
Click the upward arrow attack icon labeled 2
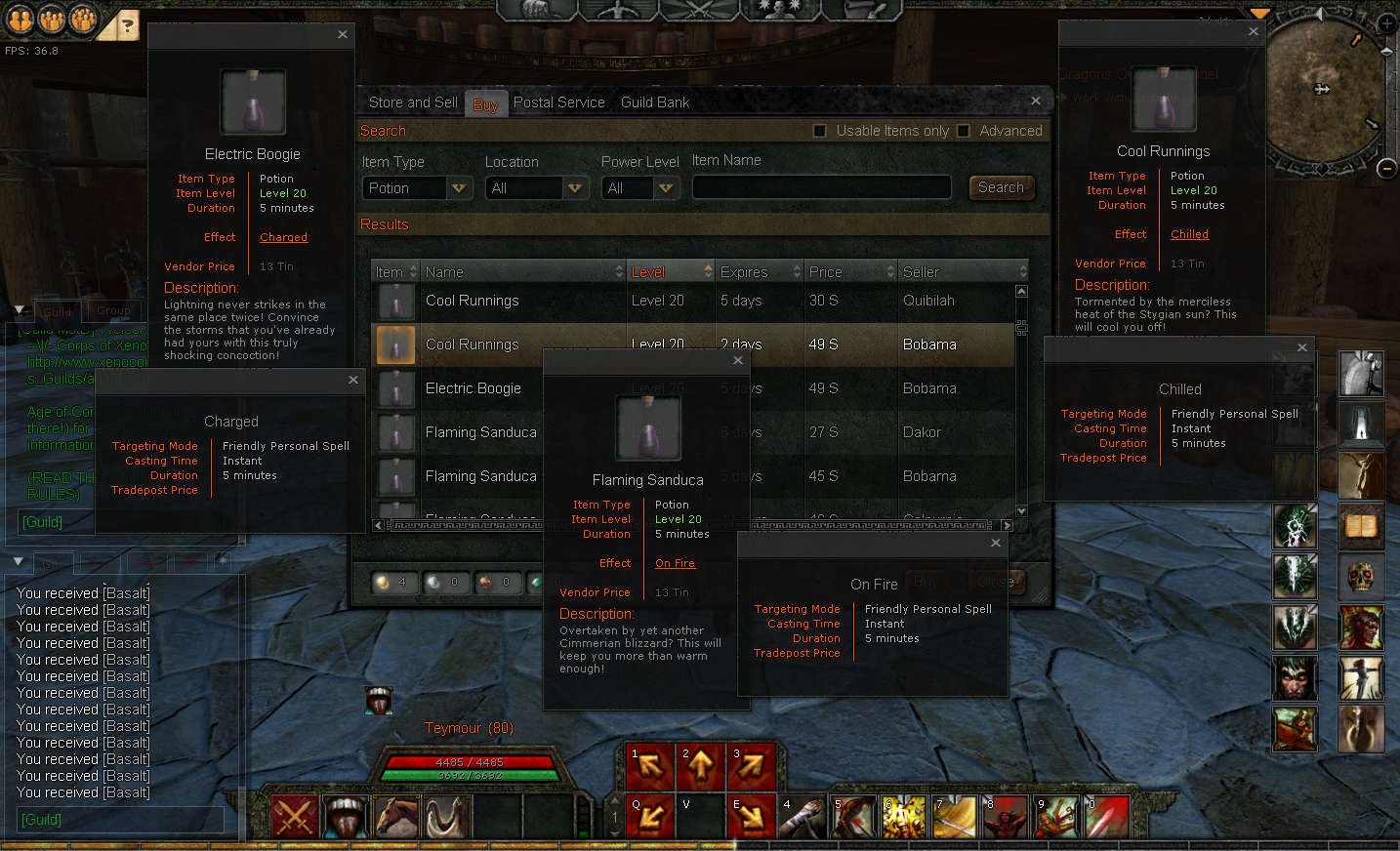tap(700, 766)
